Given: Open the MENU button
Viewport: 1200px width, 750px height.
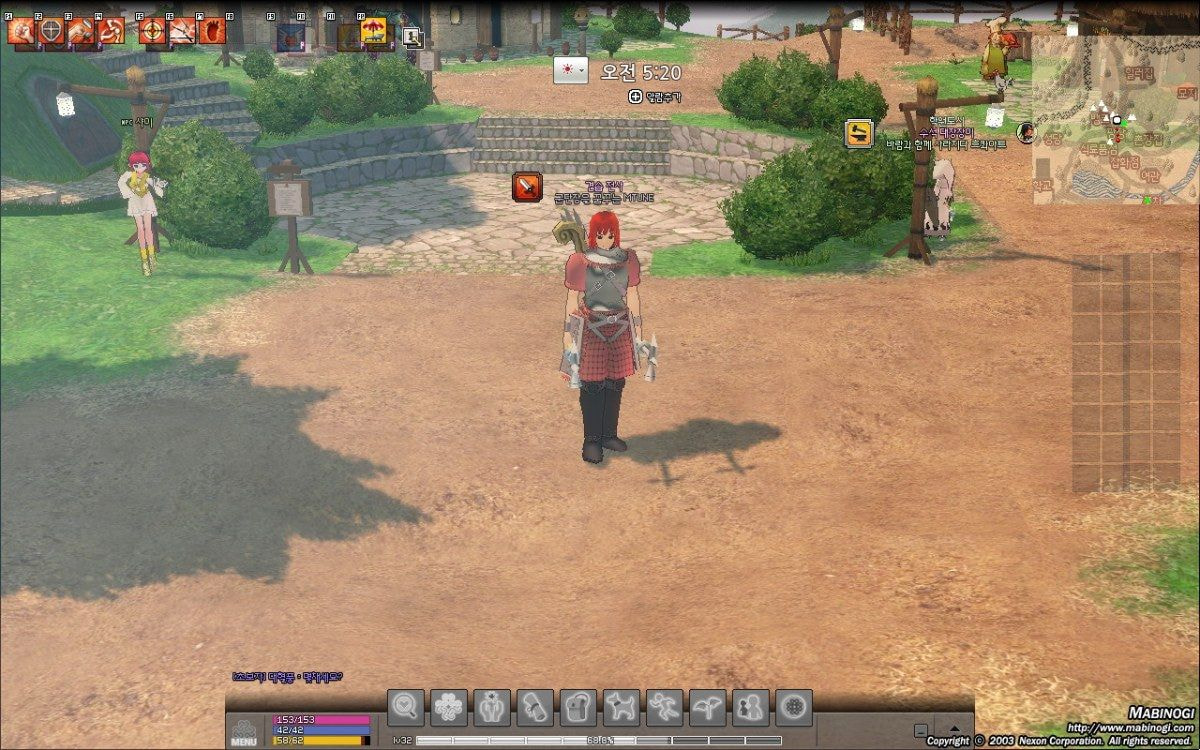Looking at the screenshot, I should tap(244, 732).
